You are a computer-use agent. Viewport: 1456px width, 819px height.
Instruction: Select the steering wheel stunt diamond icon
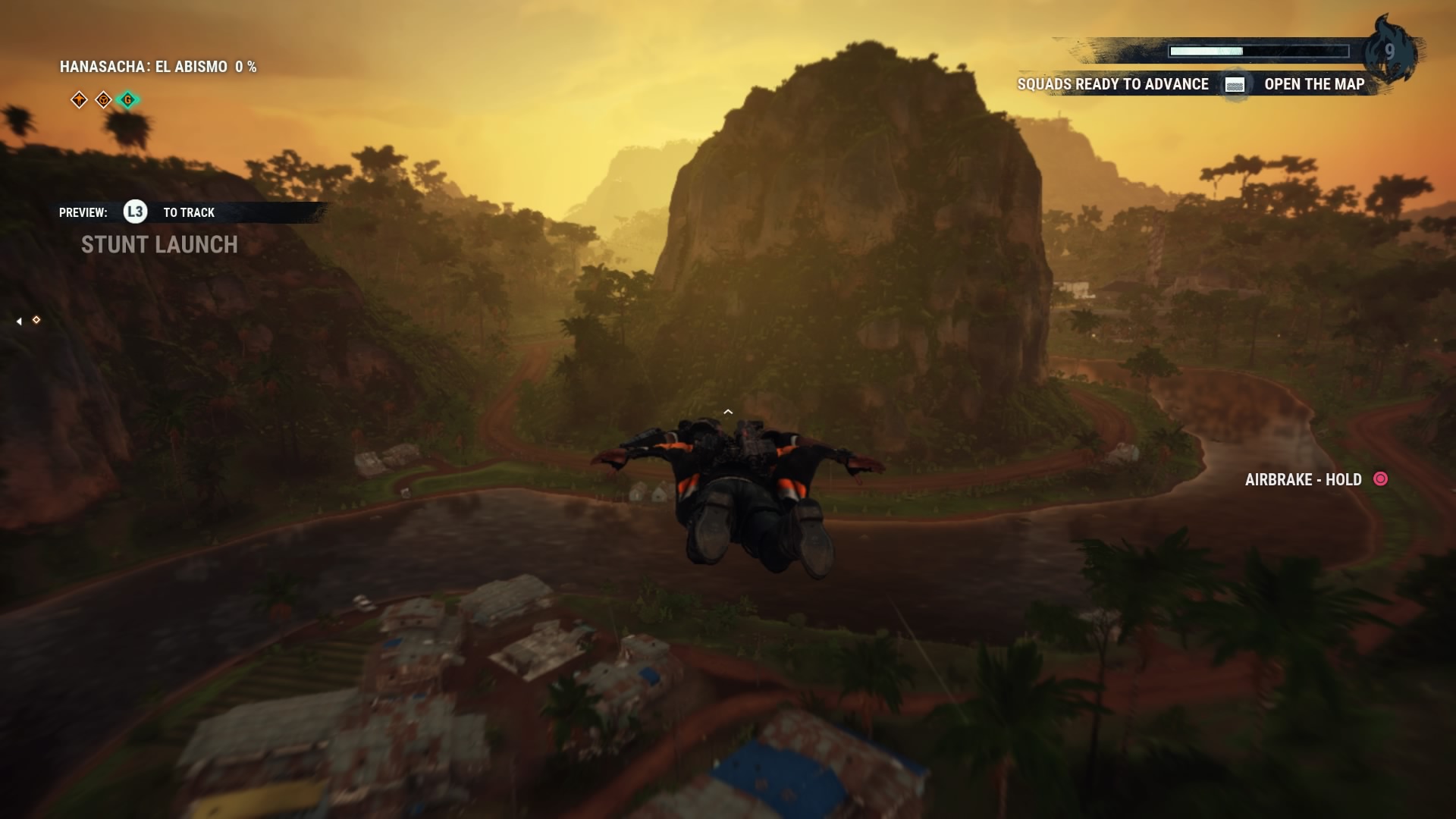point(103,99)
